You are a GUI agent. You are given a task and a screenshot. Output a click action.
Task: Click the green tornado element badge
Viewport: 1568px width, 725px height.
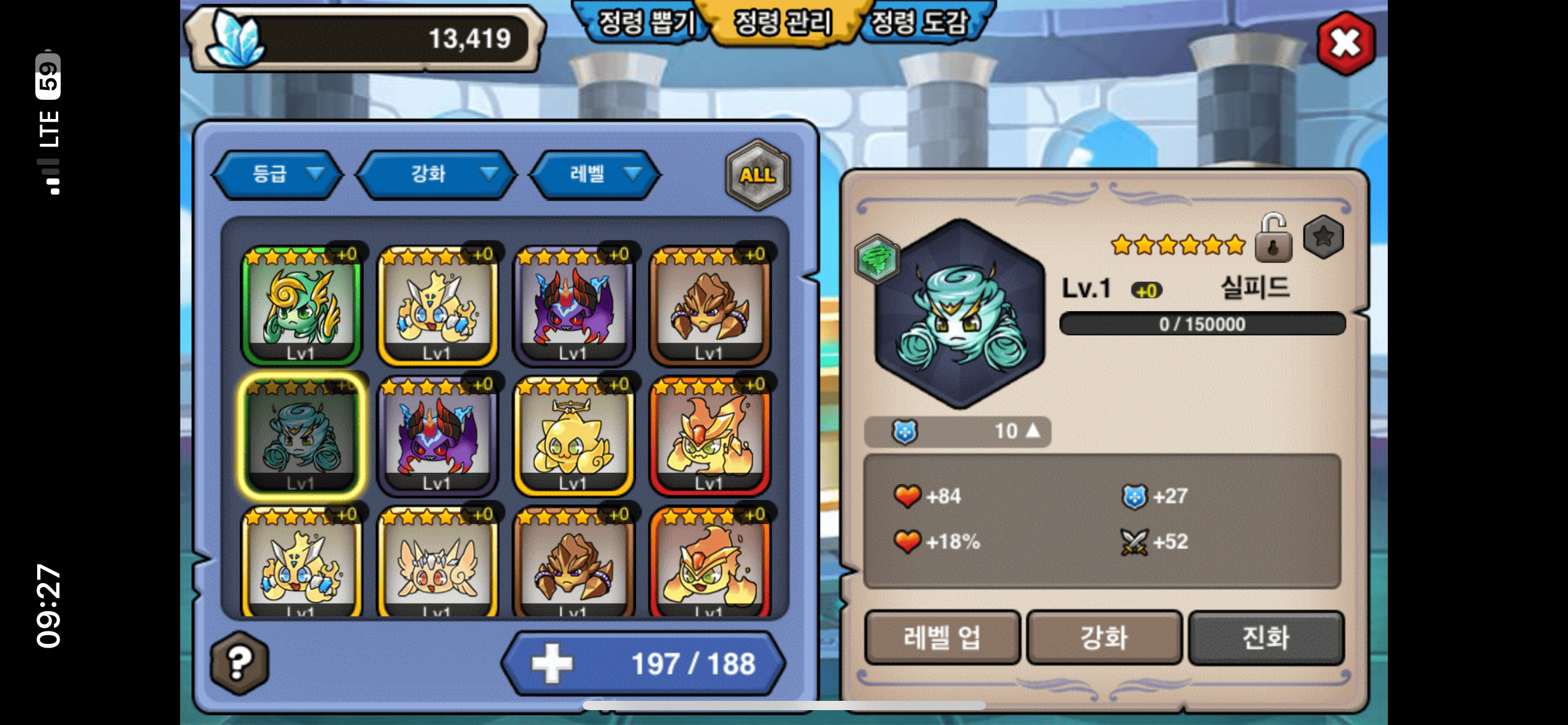(x=876, y=260)
